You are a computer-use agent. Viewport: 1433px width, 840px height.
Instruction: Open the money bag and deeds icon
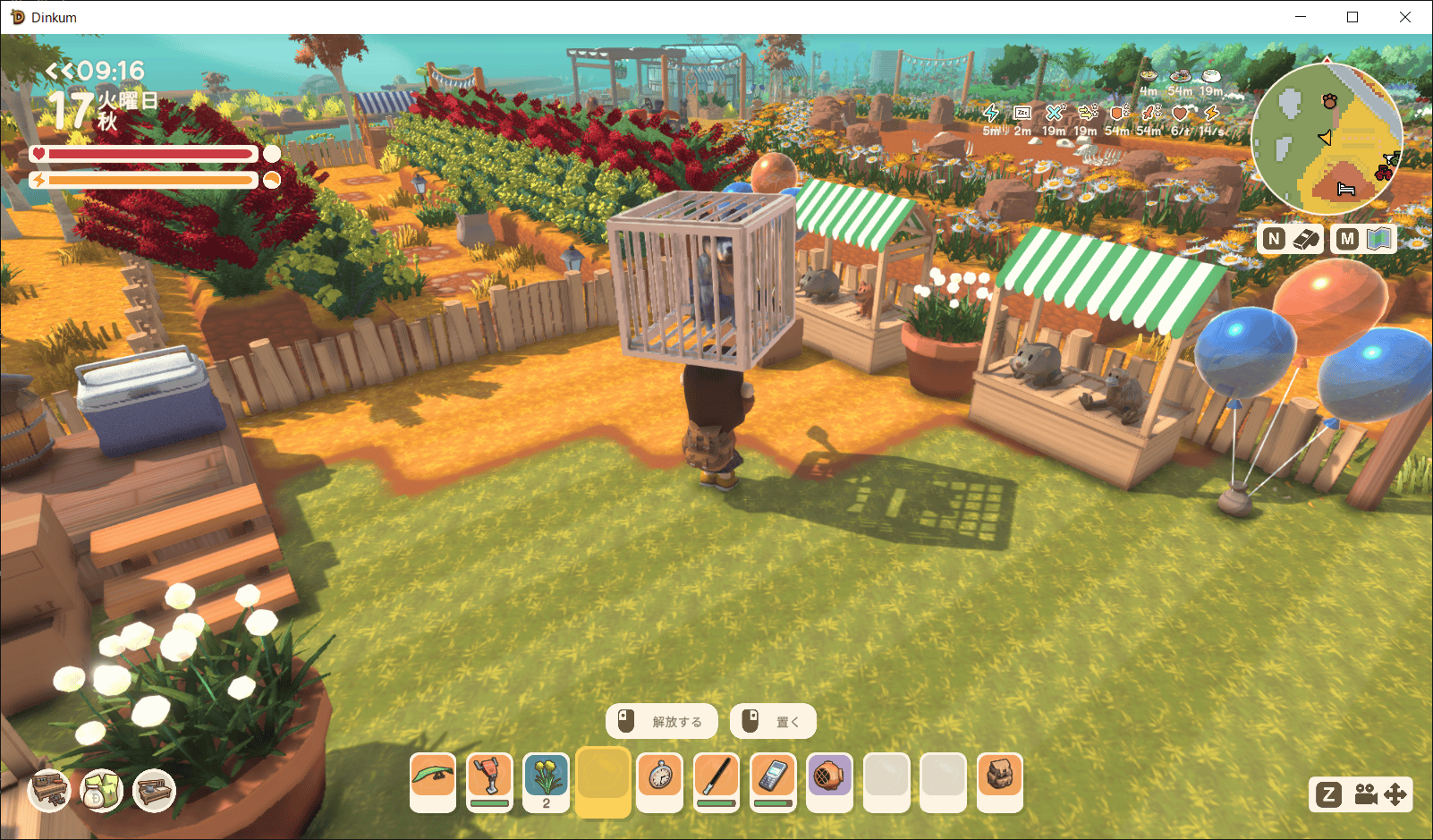[102, 791]
